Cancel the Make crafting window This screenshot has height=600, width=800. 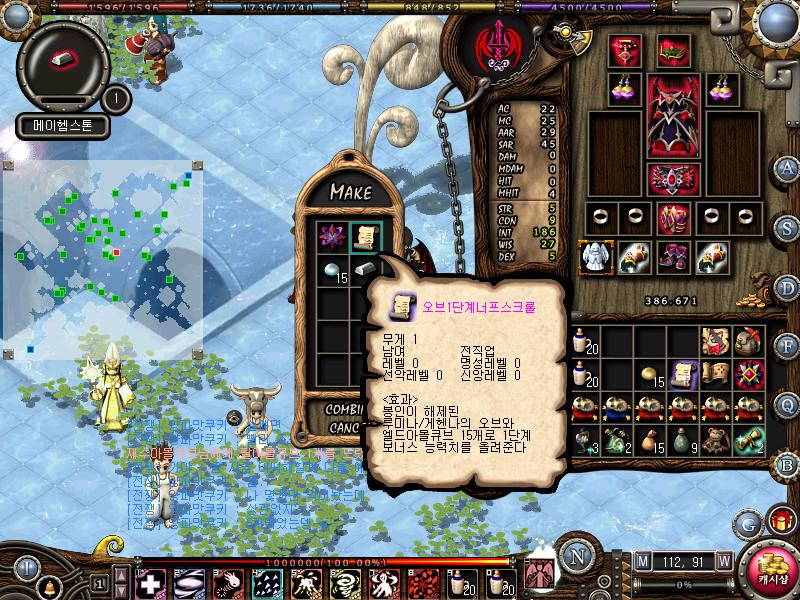click(x=346, y=427)
